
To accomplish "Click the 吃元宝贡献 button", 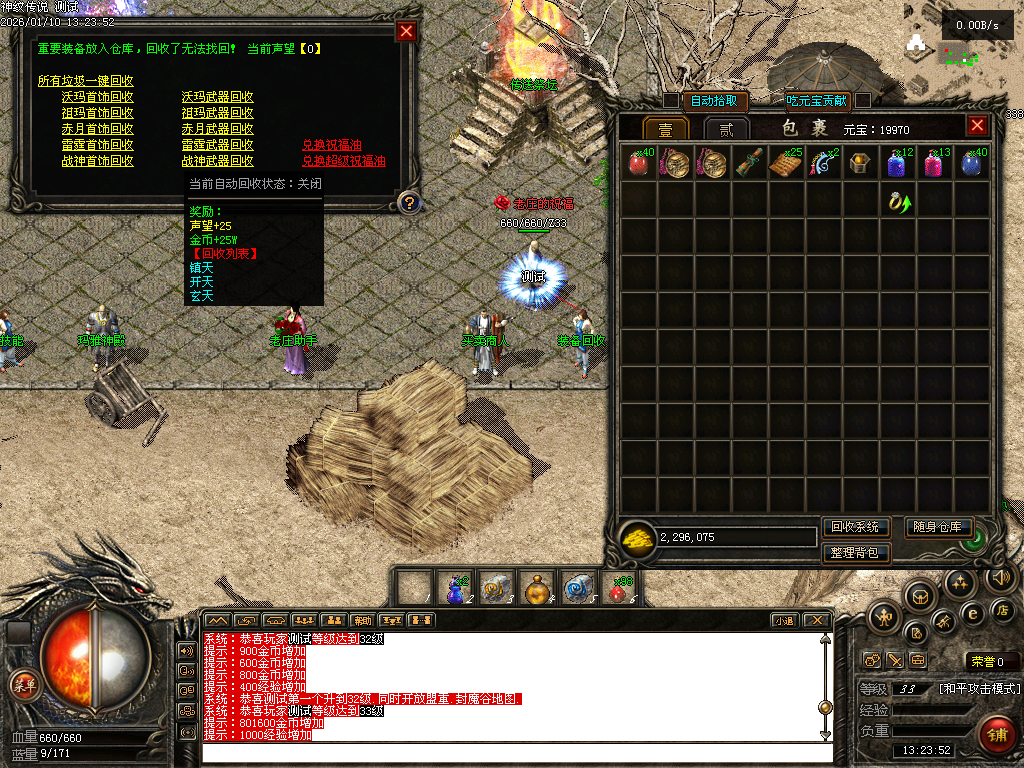I will click(x=816, y=100).
